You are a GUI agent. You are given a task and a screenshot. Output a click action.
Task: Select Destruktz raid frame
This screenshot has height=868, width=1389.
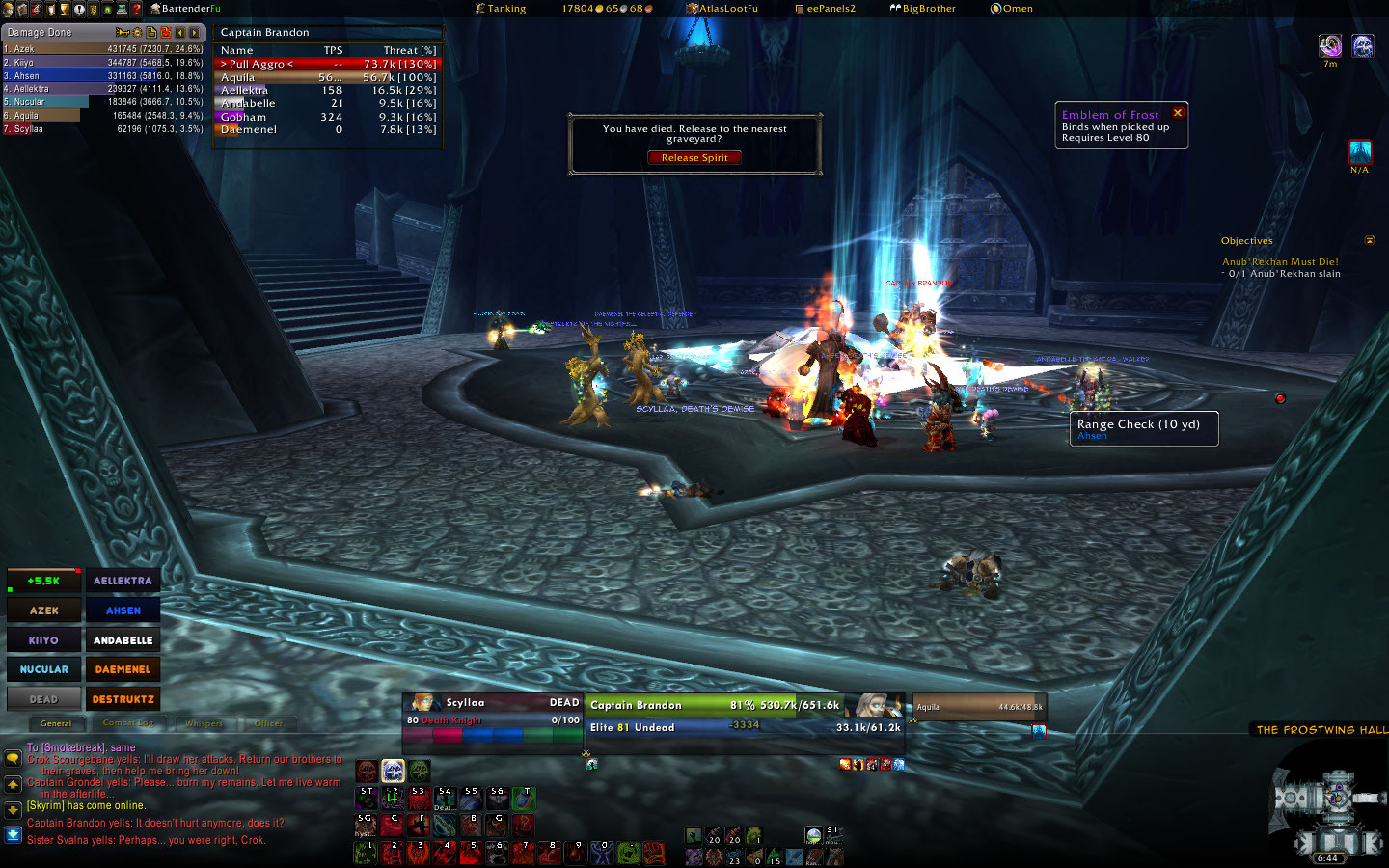123,699
